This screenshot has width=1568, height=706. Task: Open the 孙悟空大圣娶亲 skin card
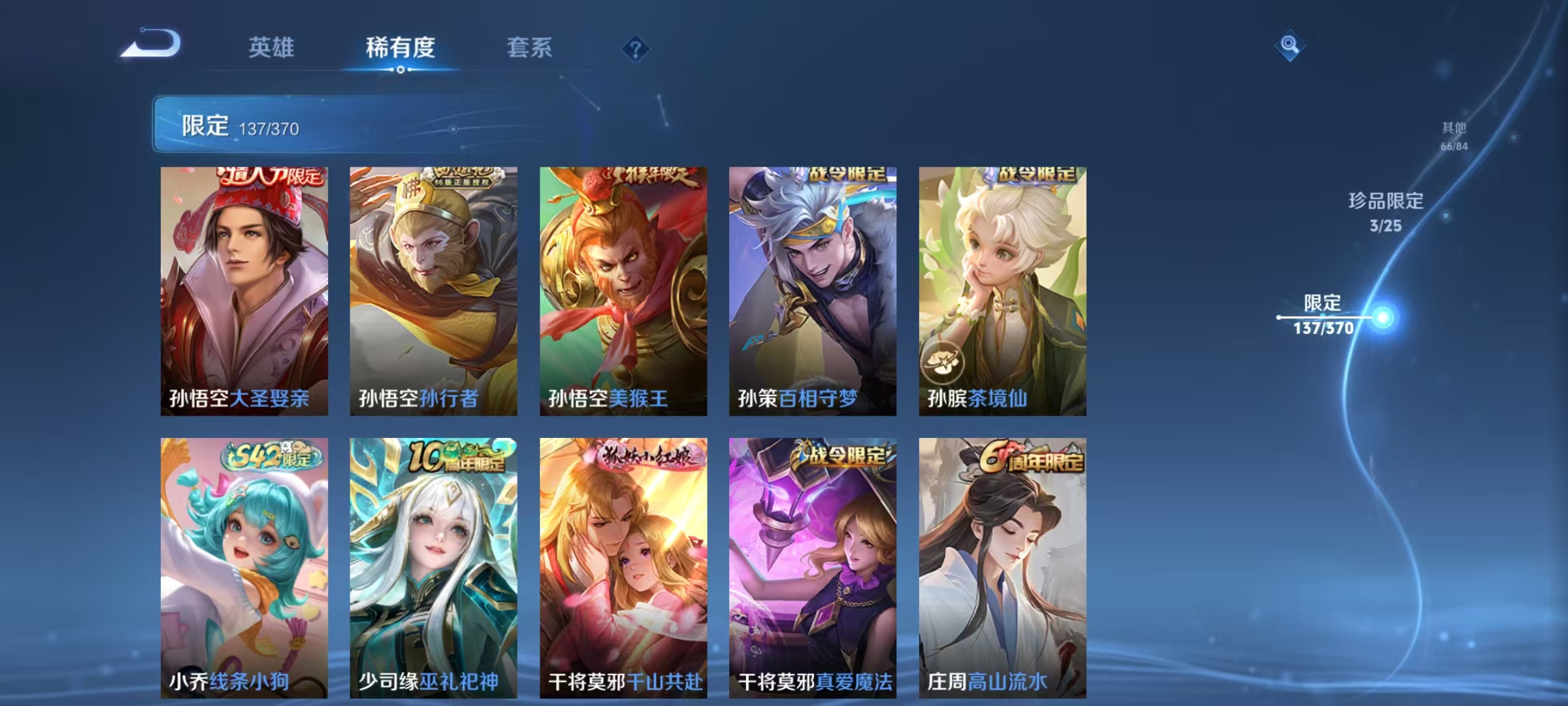244,291
